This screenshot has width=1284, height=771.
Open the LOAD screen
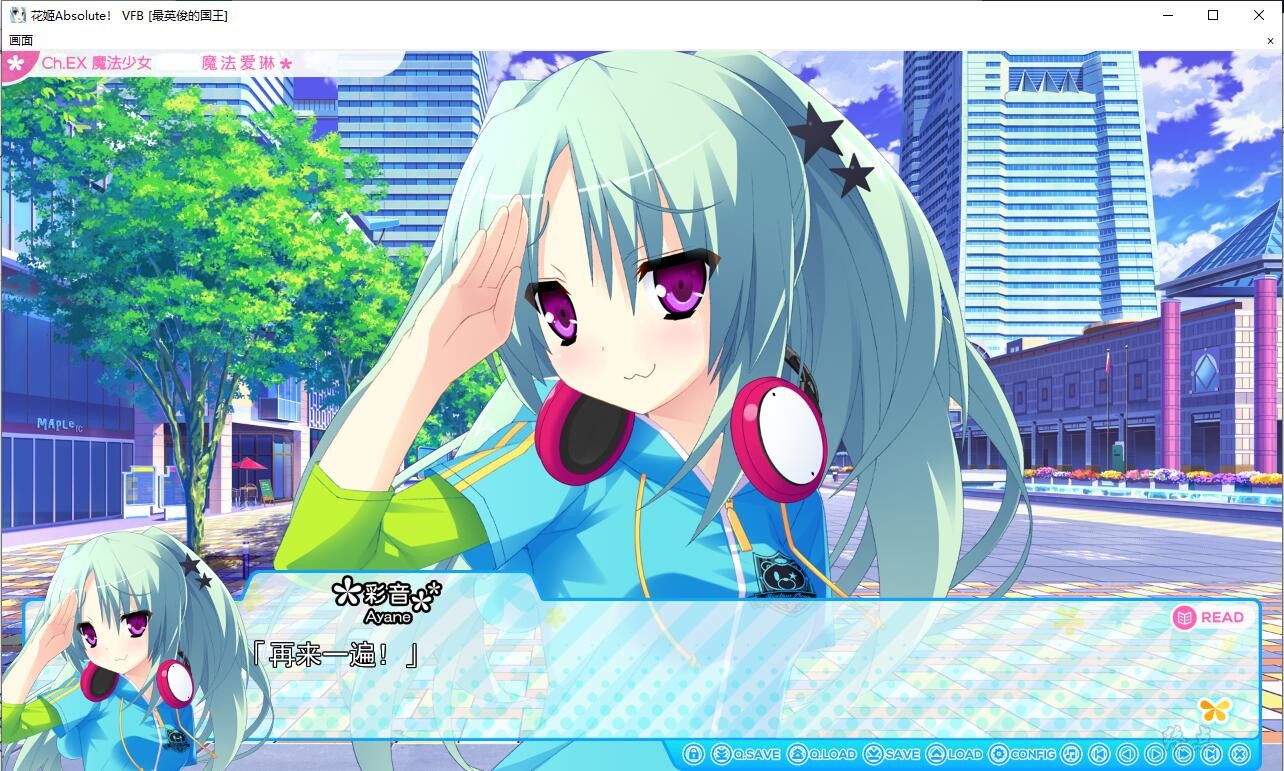950,754
